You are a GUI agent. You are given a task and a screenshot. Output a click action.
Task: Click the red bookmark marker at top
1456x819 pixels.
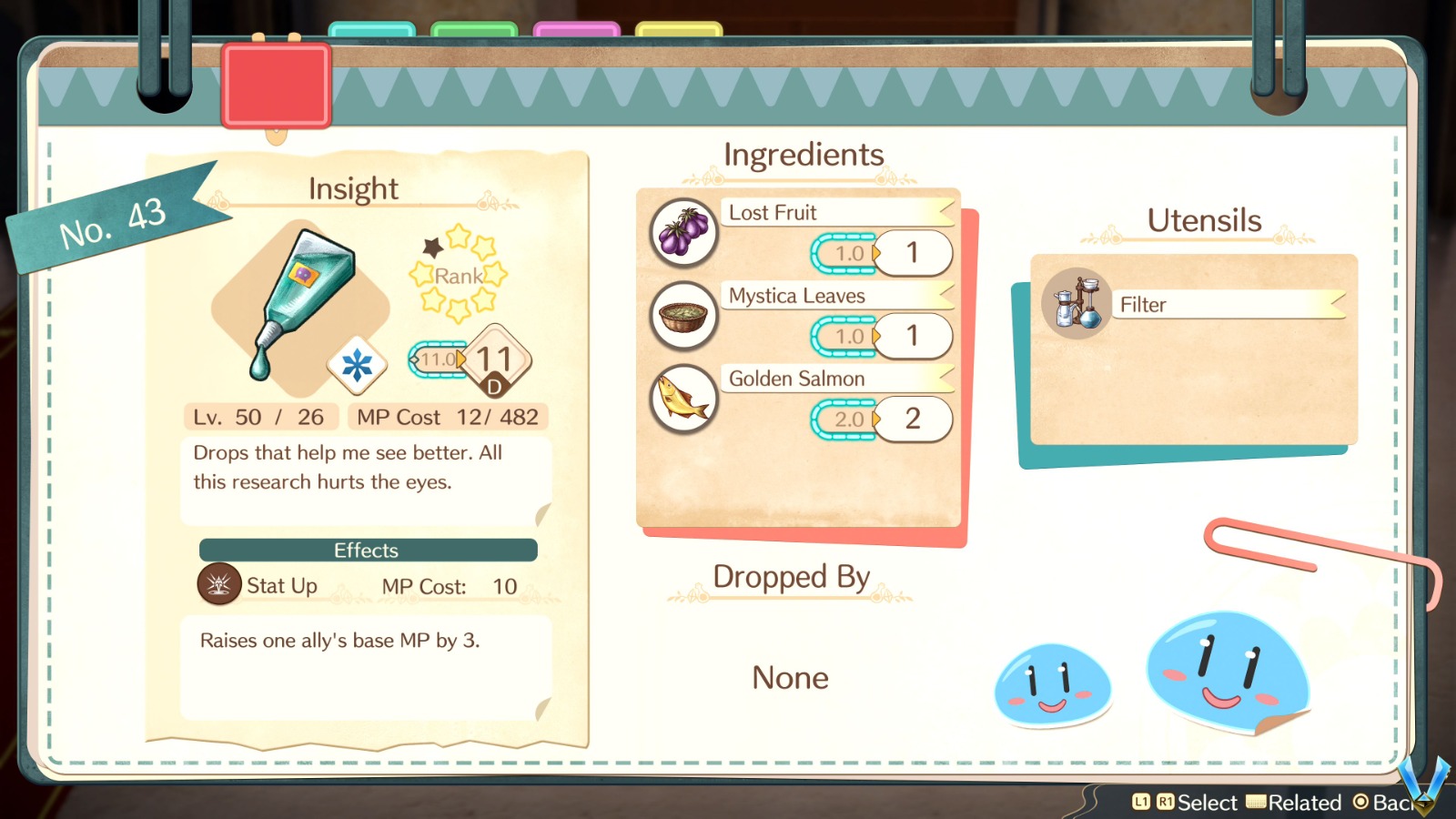click(275, 86)
